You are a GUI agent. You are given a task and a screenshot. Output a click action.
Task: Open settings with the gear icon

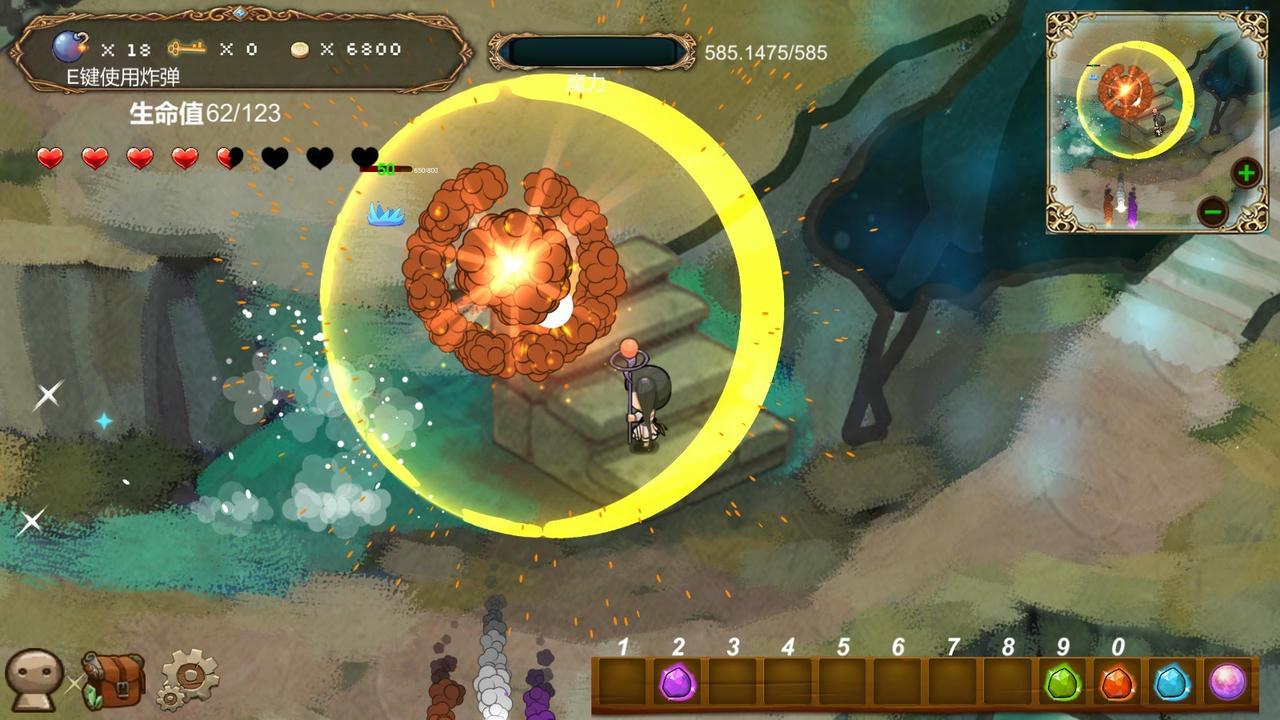click(189, 680)
